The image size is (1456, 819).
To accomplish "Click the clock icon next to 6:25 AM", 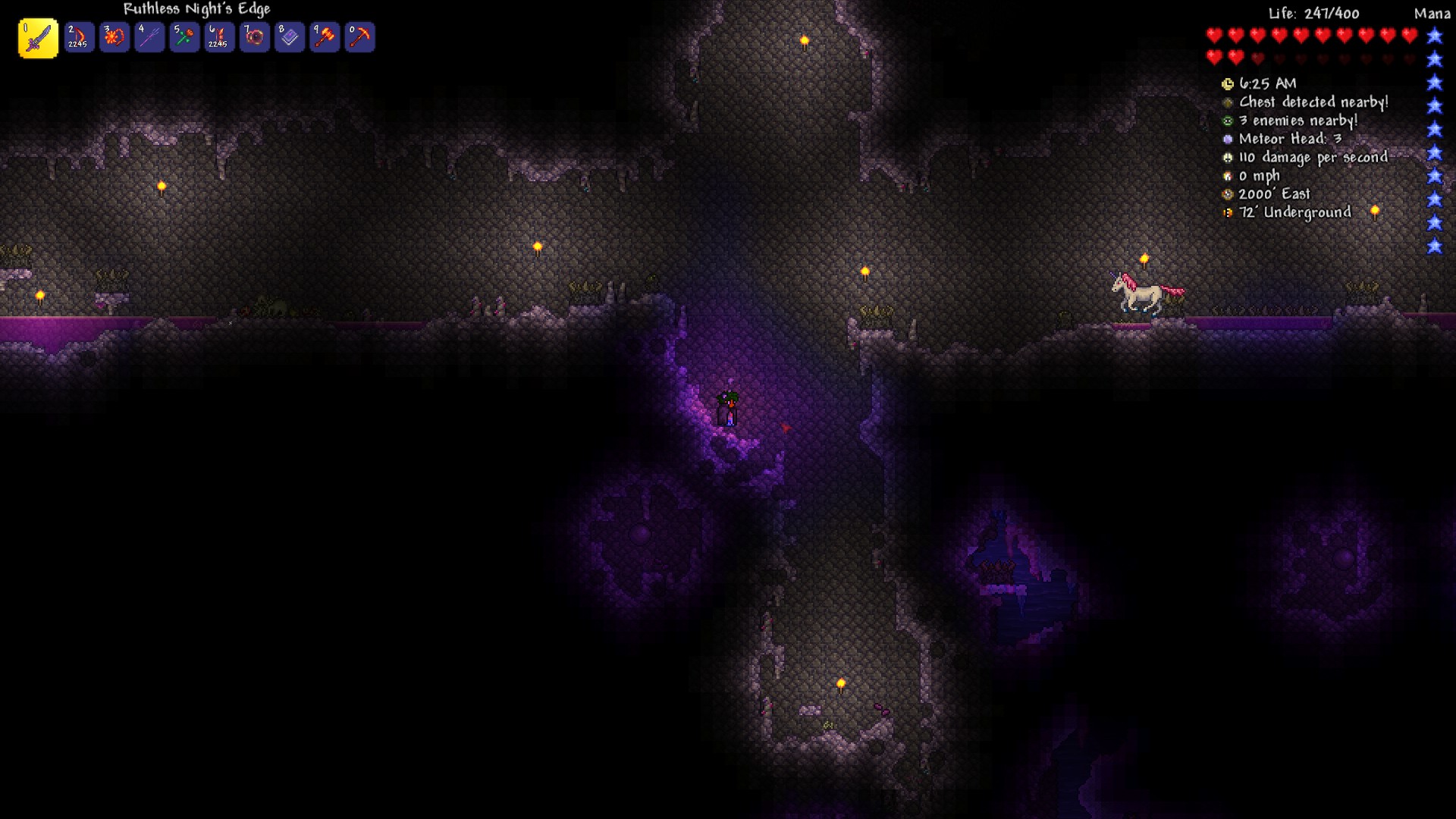I will (x=1228, y=83).
